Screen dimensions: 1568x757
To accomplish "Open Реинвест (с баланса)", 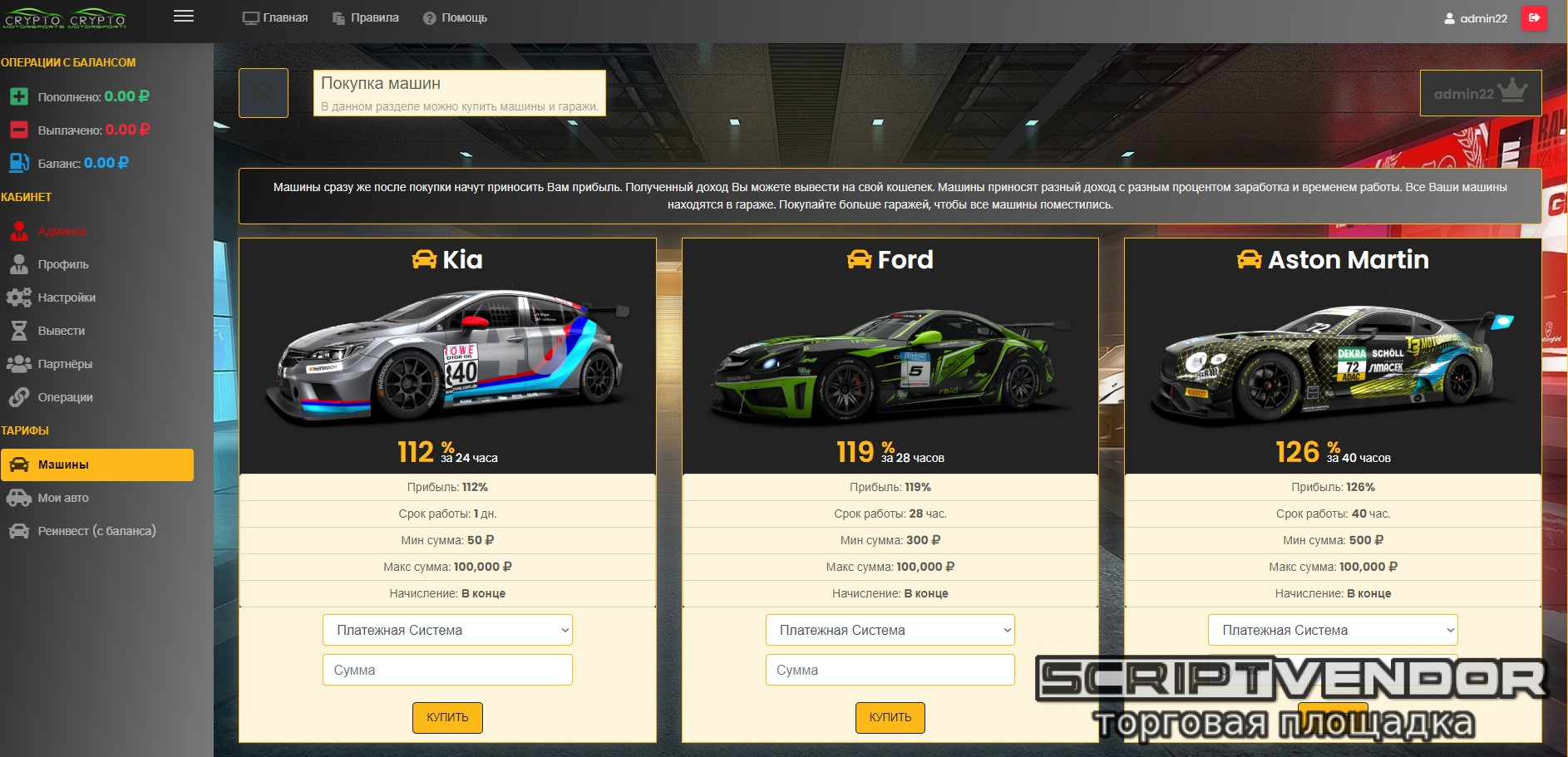I will coord(96,531).
